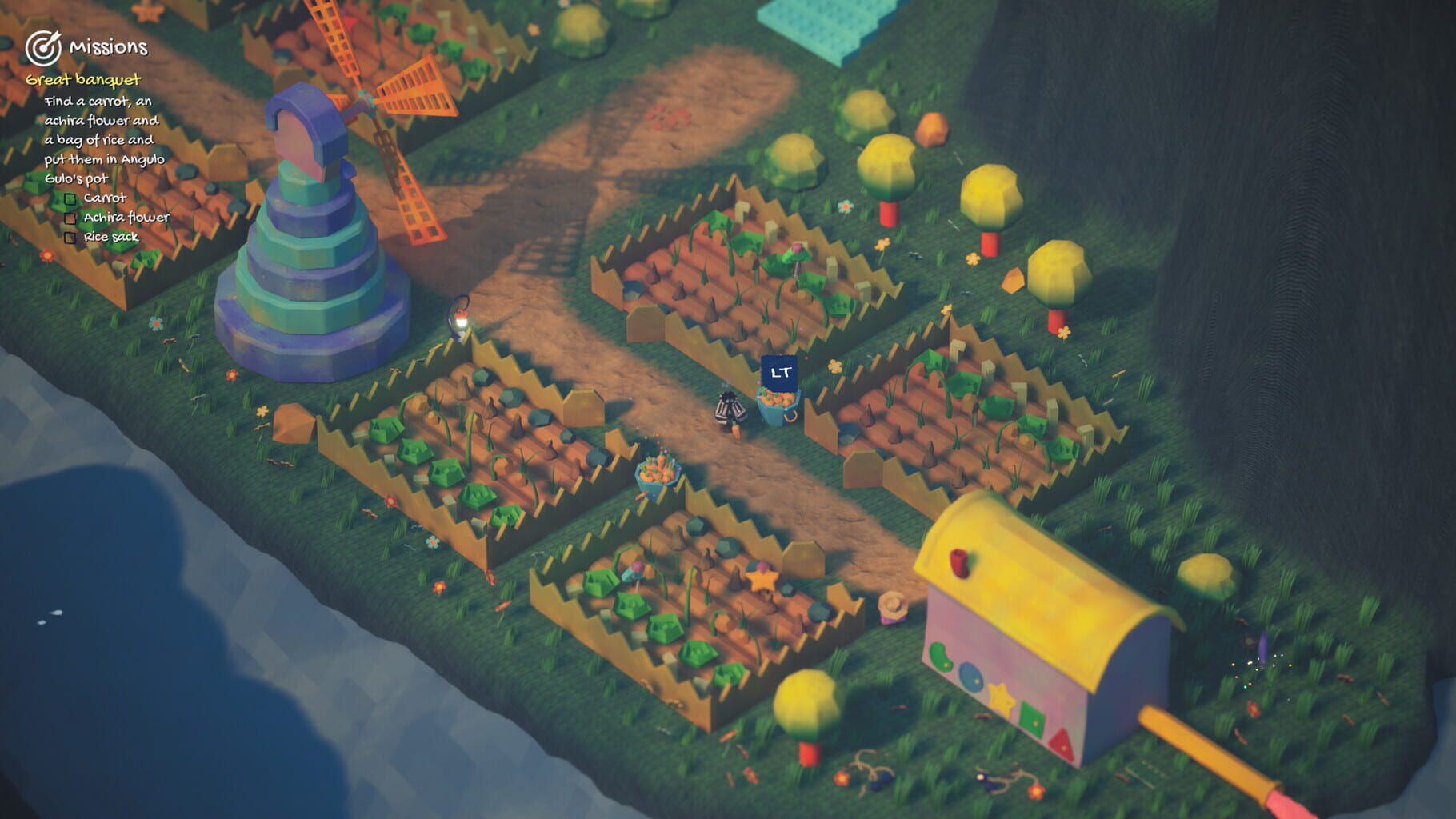Viewport: 1456px width, 819px height.
Task: Click the blue circle shape on the barn
Action: pos(970,678)
